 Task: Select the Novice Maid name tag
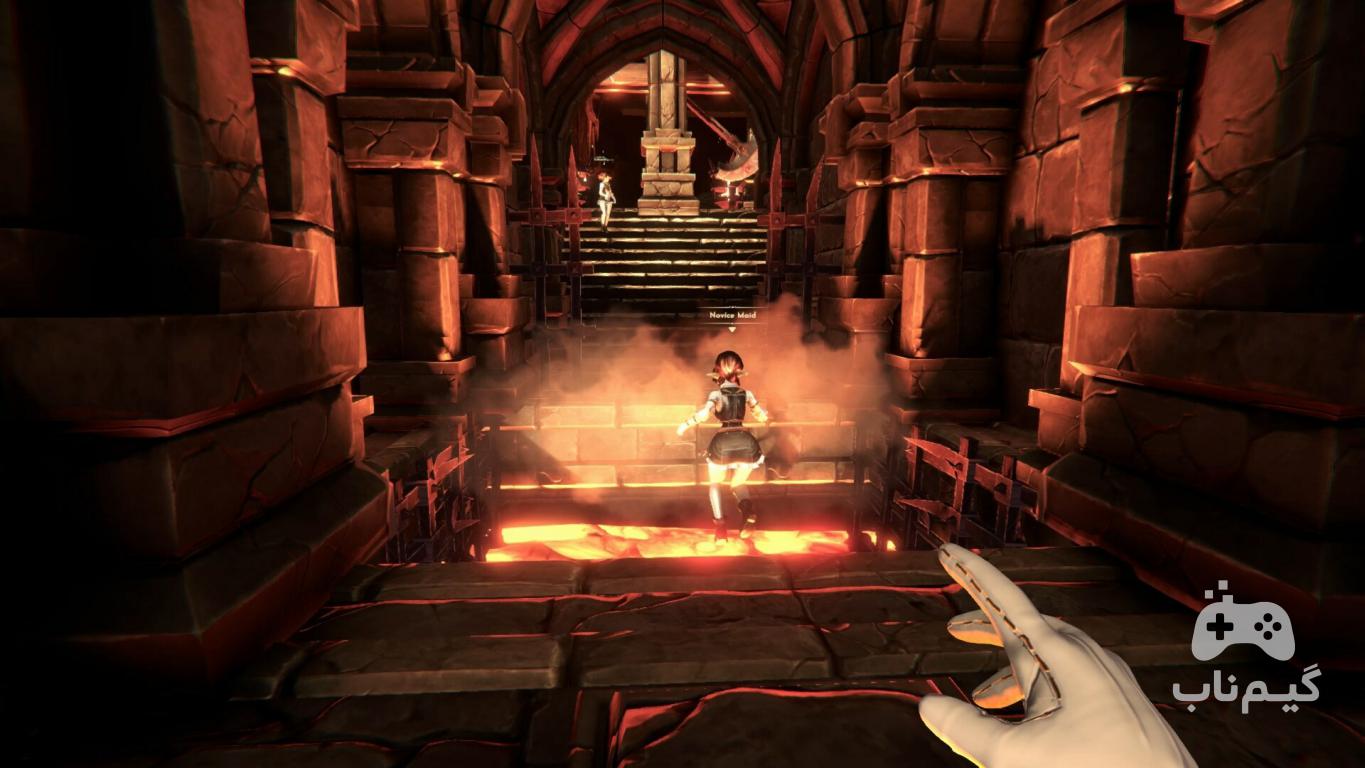(x=732, y=316)
